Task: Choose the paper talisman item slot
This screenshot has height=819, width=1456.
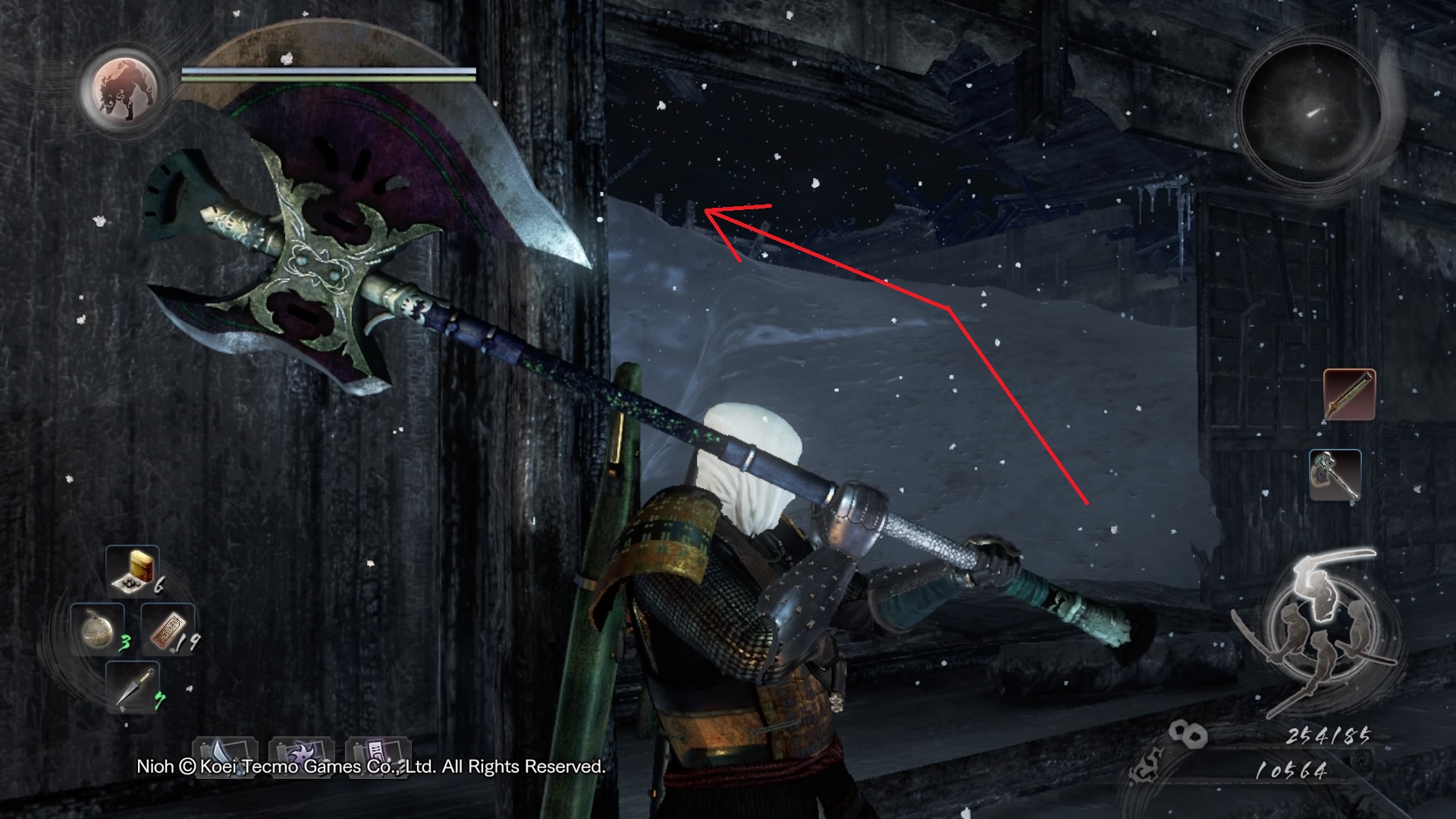Action: click(x=168, y=629)
